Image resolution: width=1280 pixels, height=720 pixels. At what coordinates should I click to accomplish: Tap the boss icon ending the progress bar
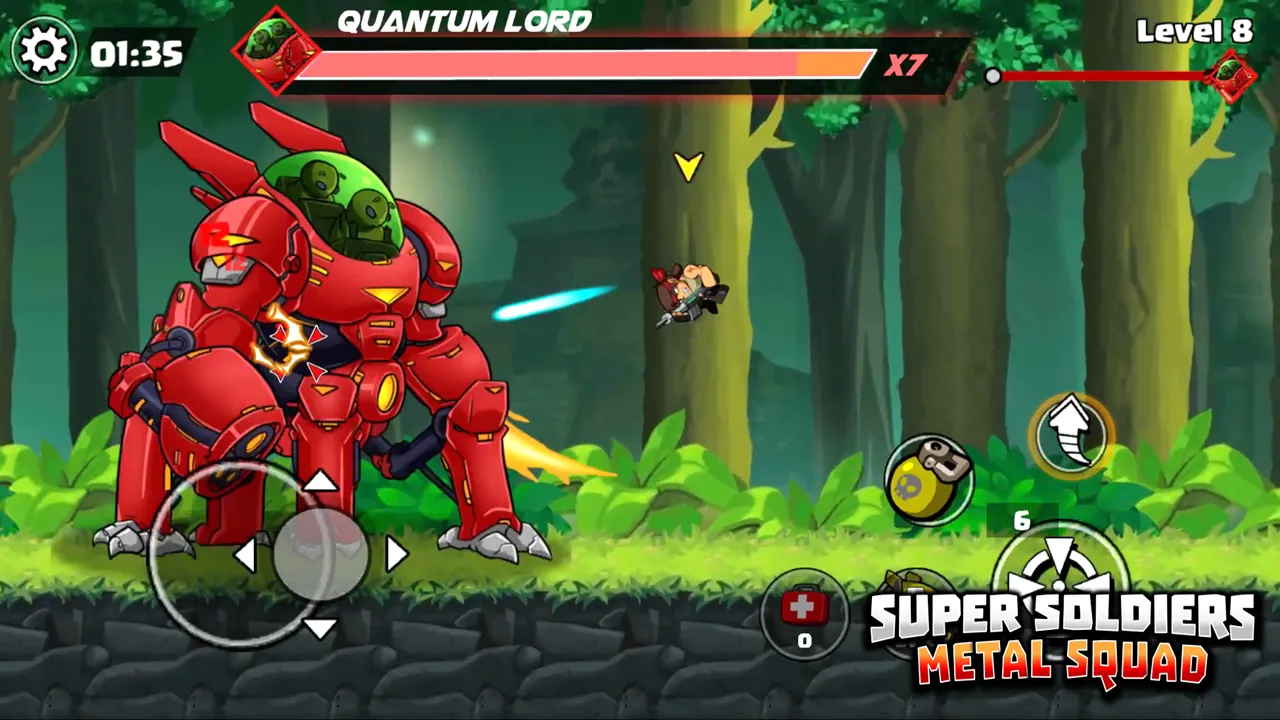click(x=1233, y=76)
